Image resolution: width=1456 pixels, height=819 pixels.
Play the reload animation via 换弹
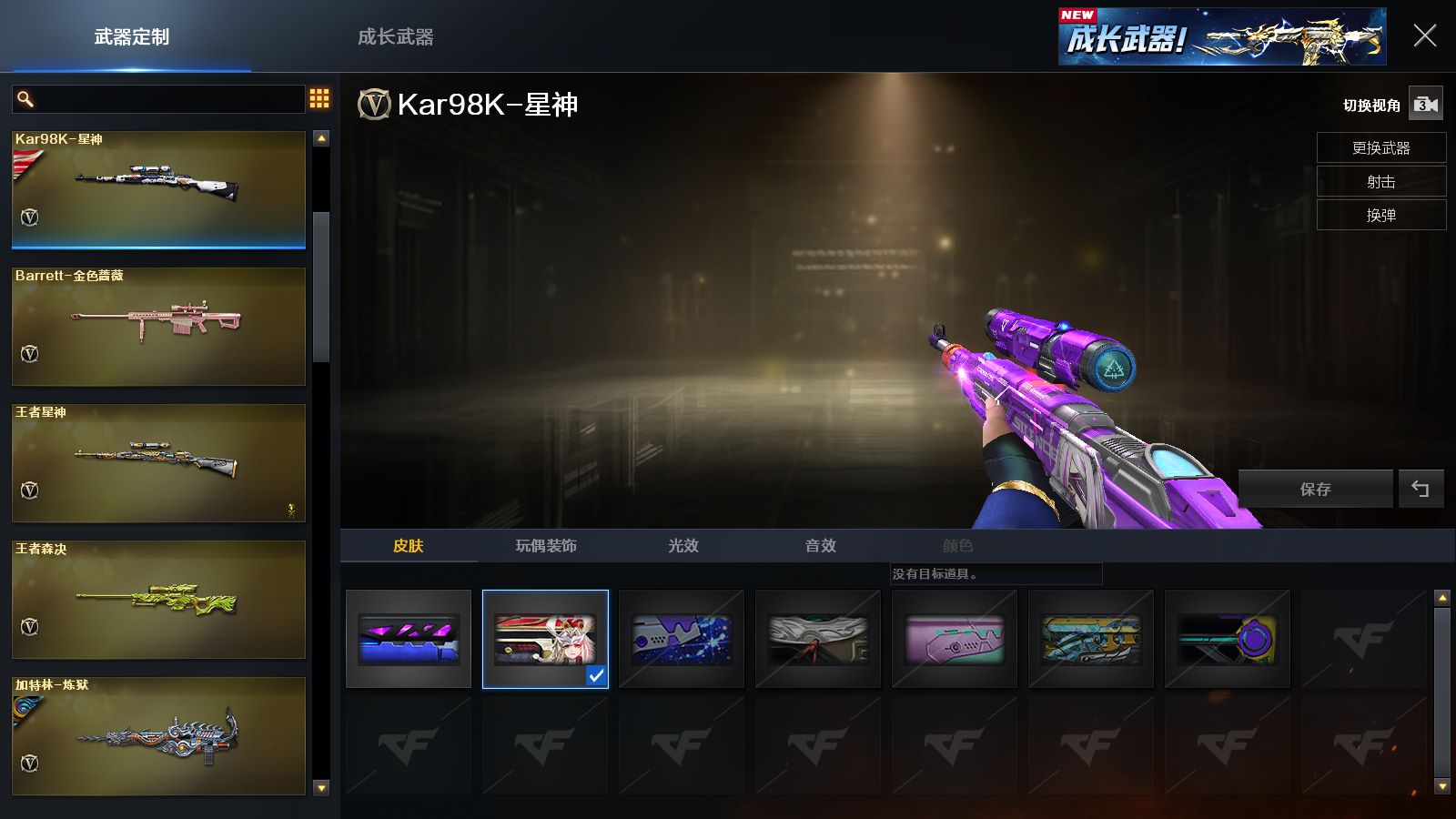(1380, 216)
